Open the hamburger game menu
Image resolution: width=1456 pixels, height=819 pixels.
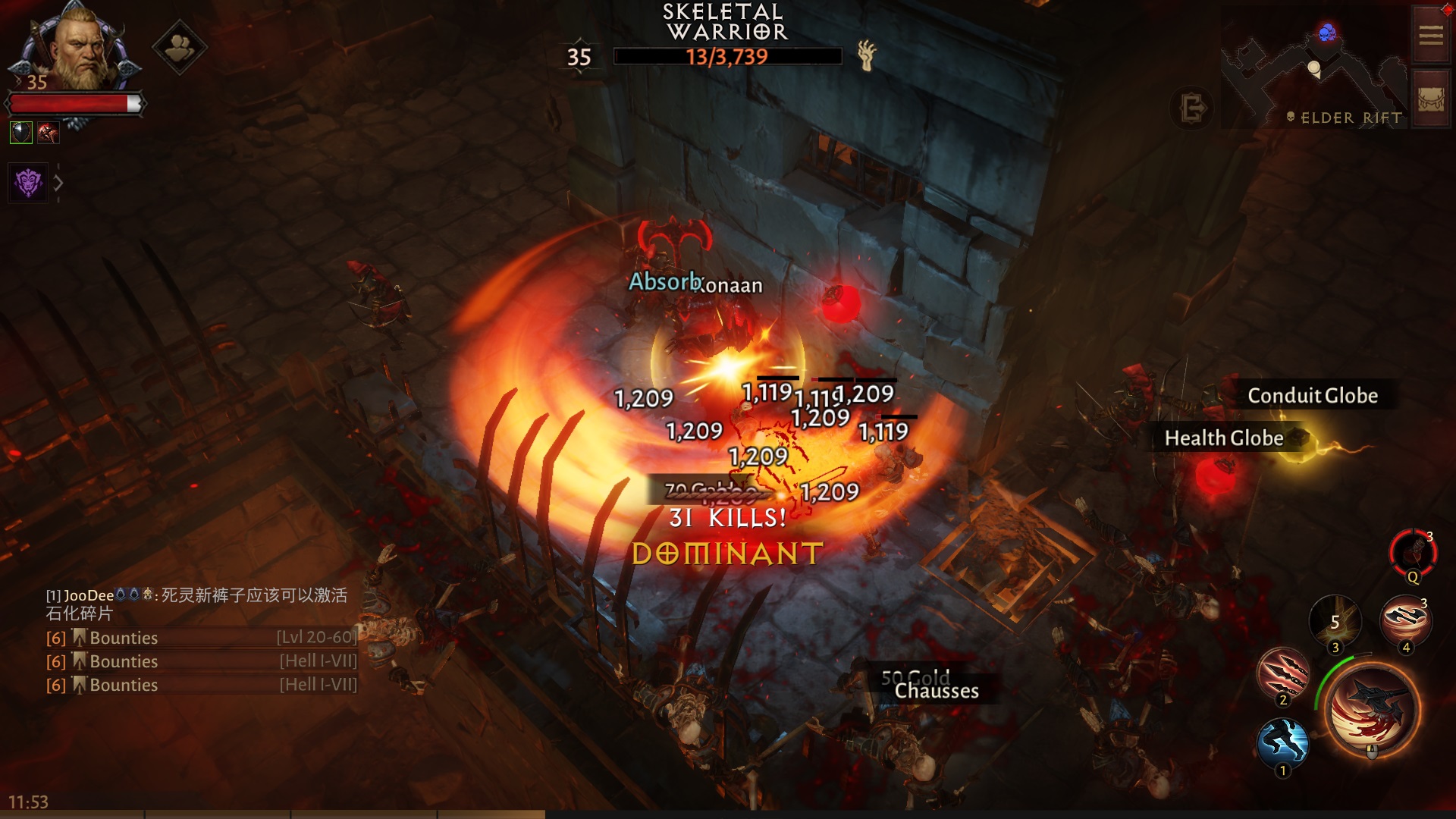(x=1429, y=33)
